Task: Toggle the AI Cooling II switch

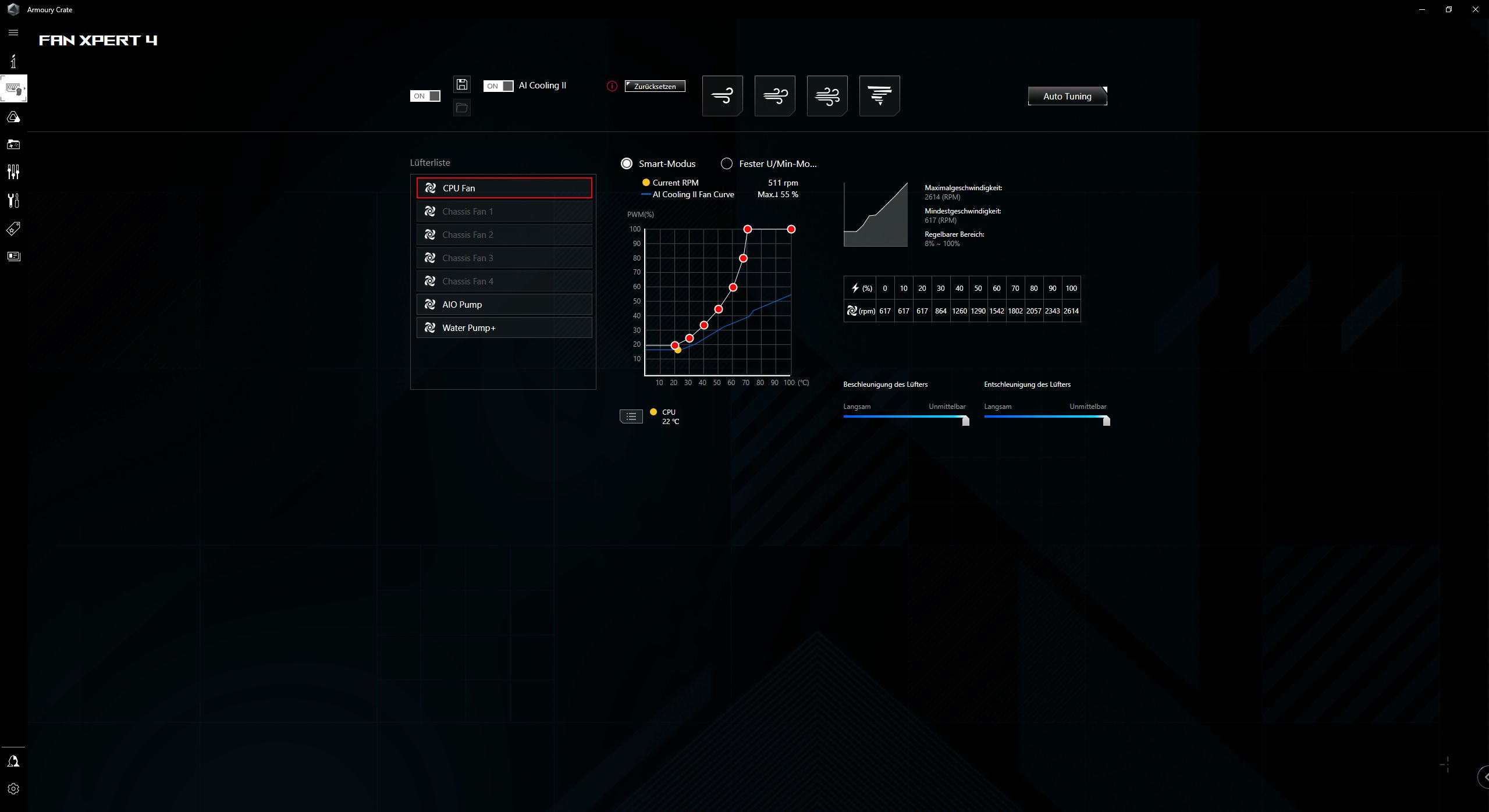Action: click(498, 86)
